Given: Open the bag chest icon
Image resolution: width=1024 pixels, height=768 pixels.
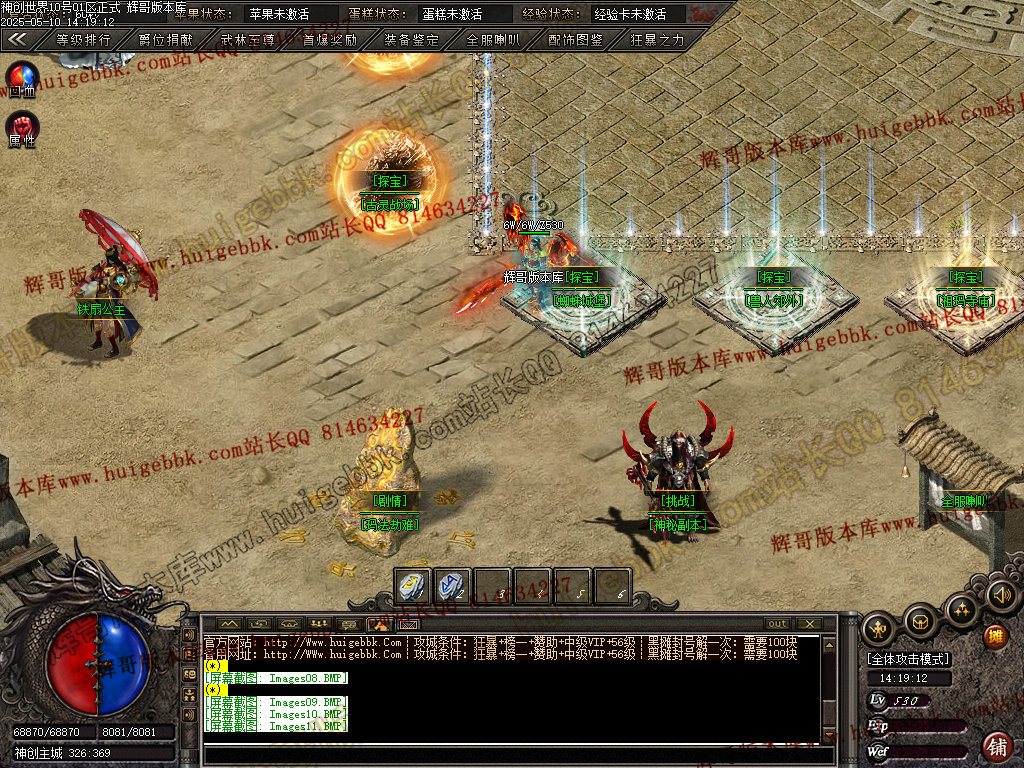Looking at the screenshot, I should coord(920,623).
